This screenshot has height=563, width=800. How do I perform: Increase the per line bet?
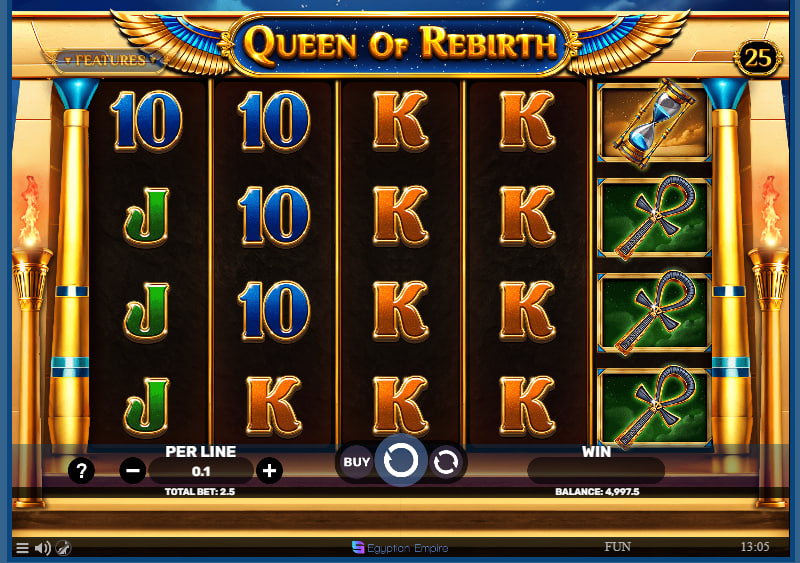[x=269, y=470]
